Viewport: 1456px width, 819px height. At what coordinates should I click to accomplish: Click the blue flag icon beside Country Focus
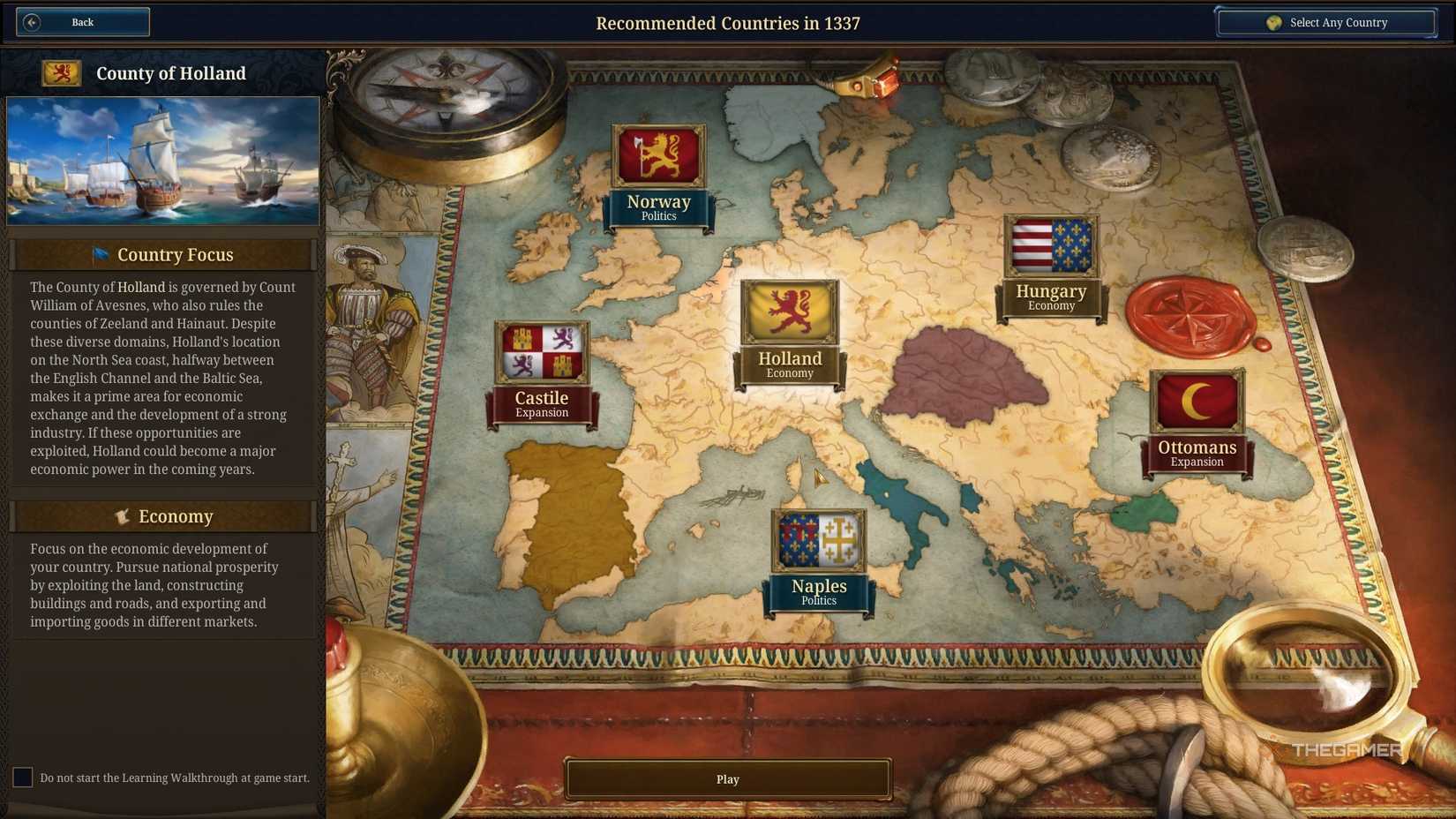coord(101,254)
